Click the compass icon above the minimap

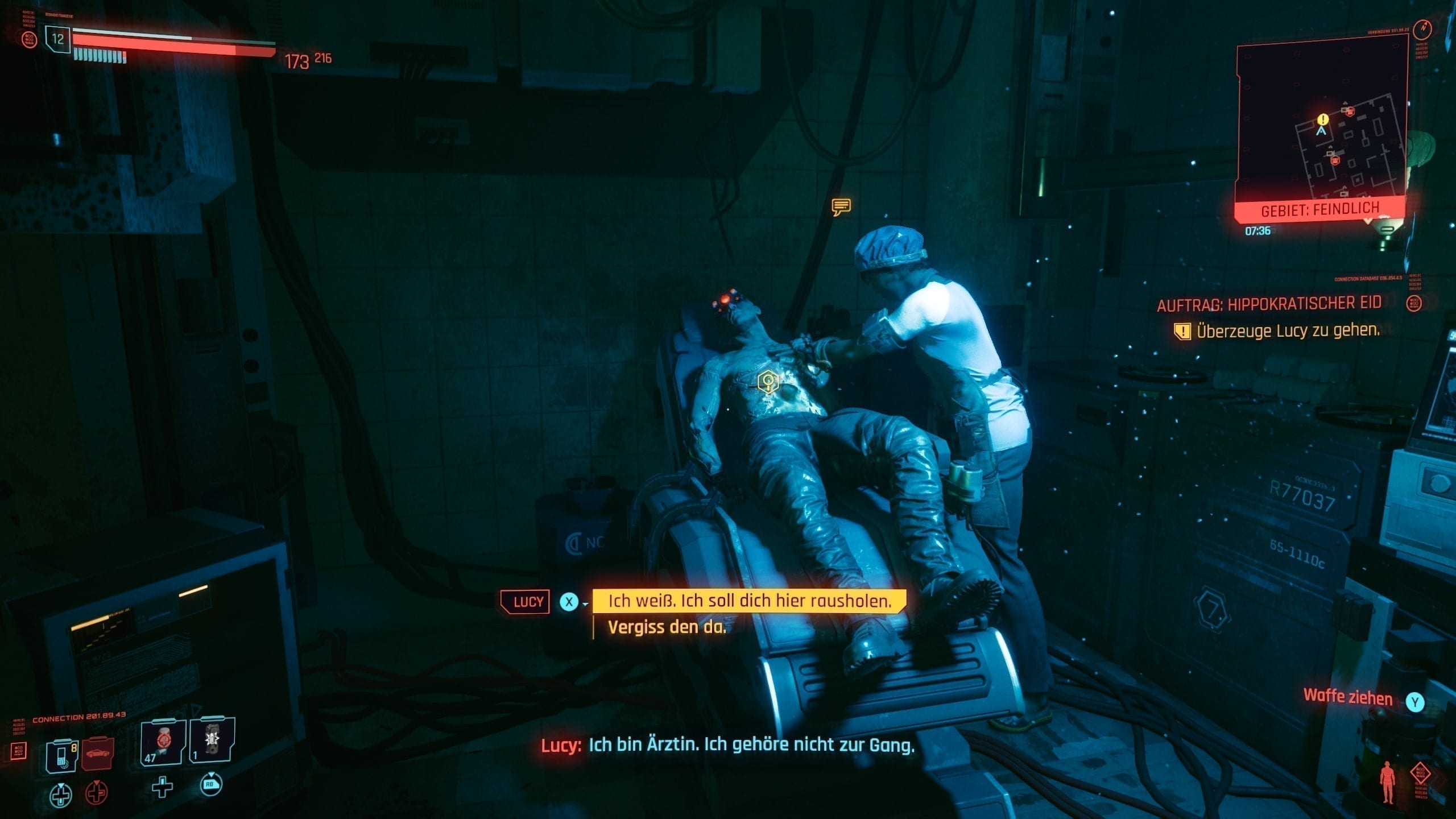tap(1423, 29)
